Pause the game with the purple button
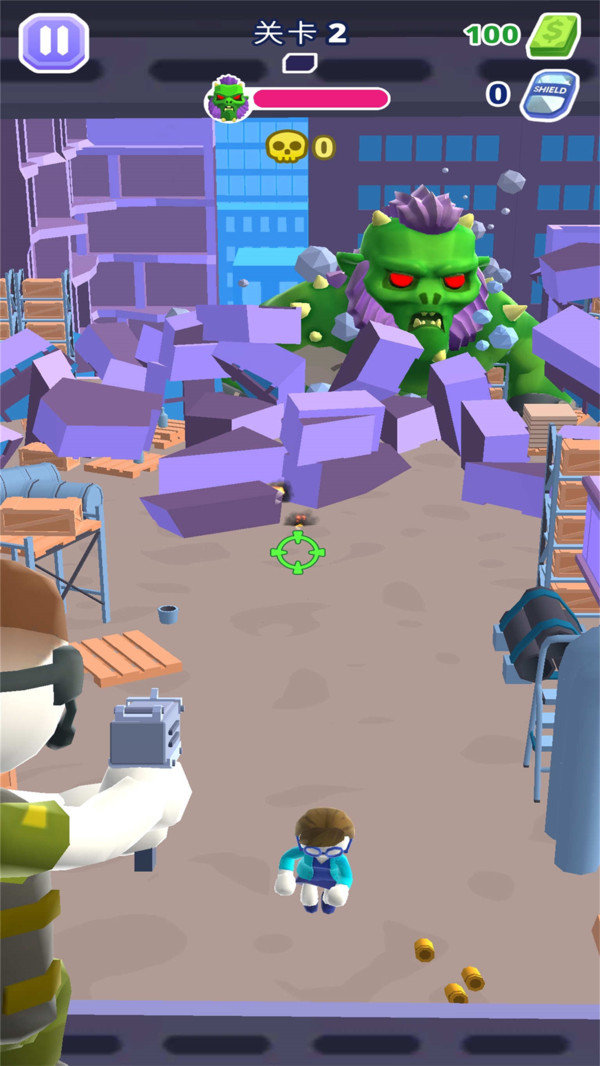 pyautogui.click(x=54, y=43)
